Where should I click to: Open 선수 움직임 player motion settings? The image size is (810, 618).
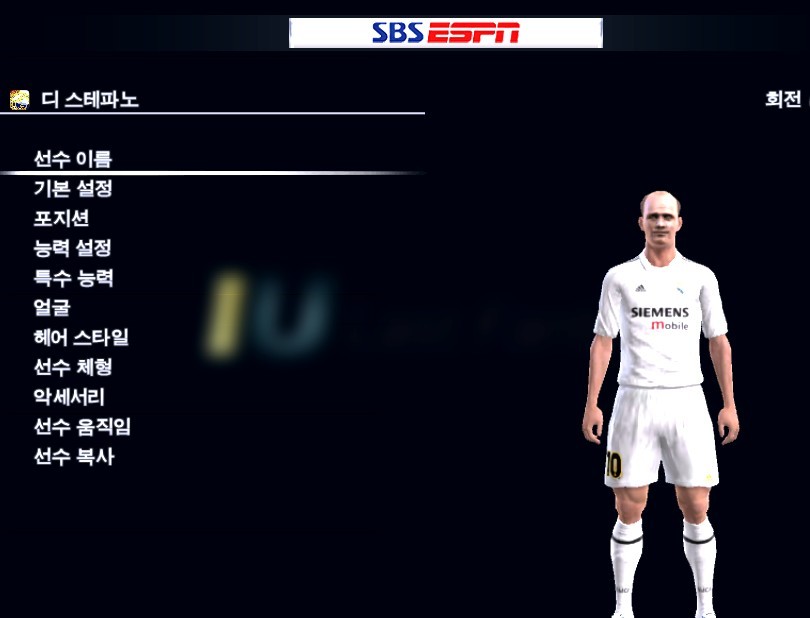click(x=81, y=427)
